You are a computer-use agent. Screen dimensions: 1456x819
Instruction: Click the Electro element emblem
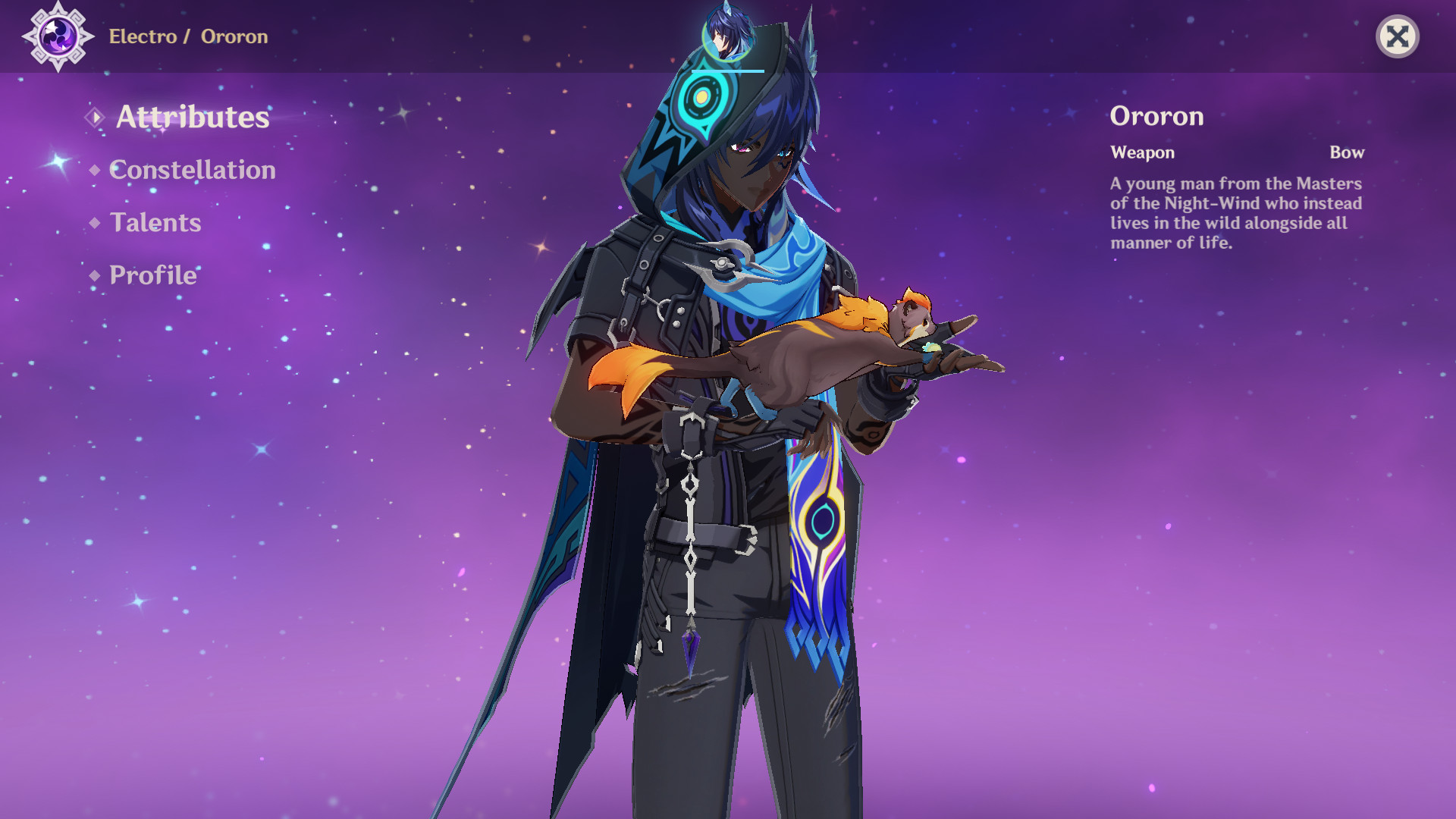[x=58, y=36]
